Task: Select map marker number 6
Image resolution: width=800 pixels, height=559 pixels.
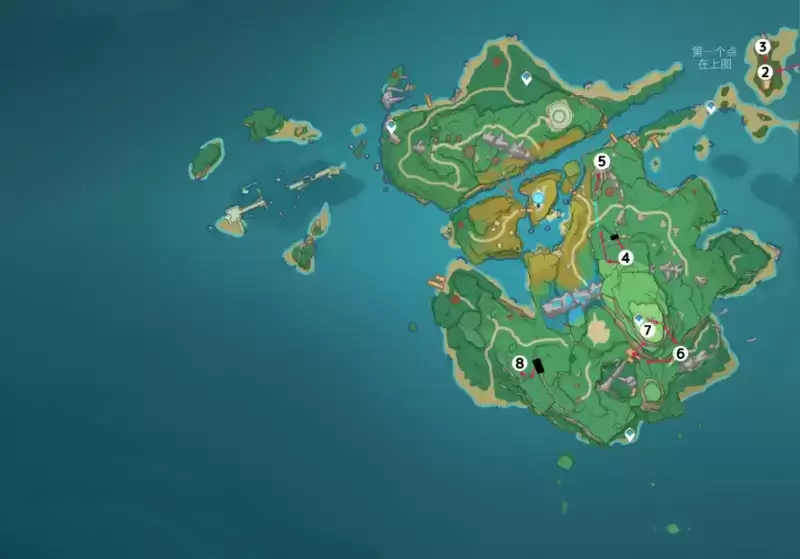Action: [680, 352]
